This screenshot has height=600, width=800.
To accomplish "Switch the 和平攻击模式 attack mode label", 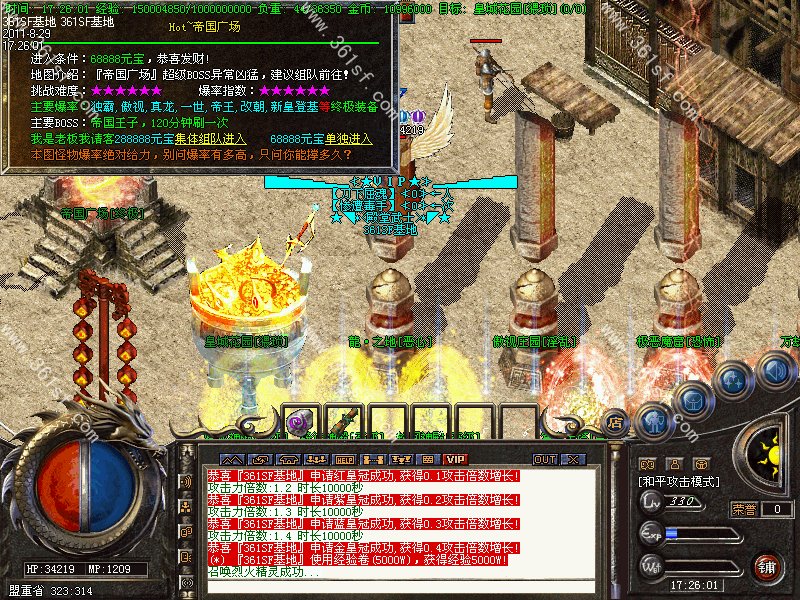I will (x=680, y=481).
